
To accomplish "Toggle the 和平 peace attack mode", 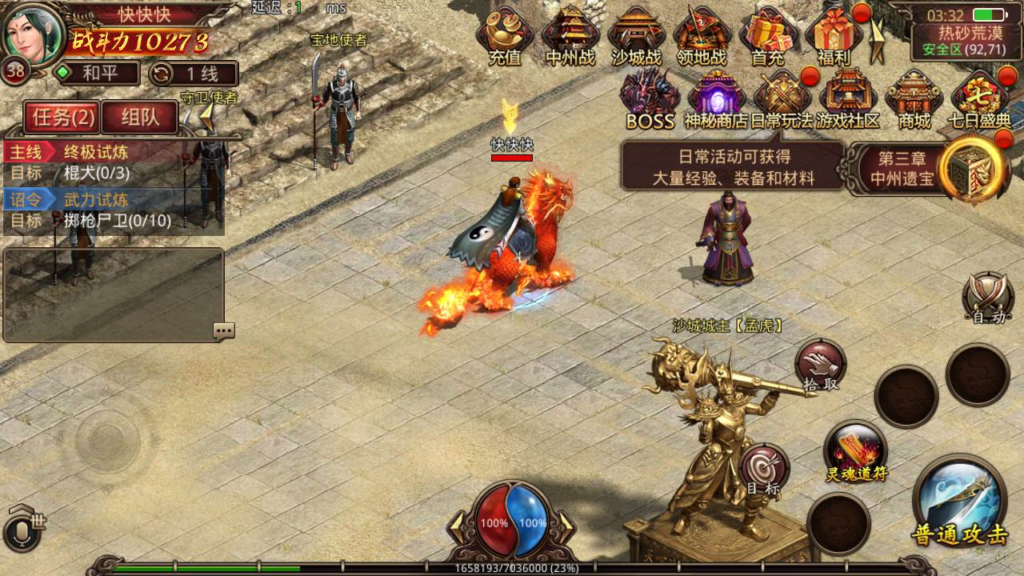I will (93, 73).
